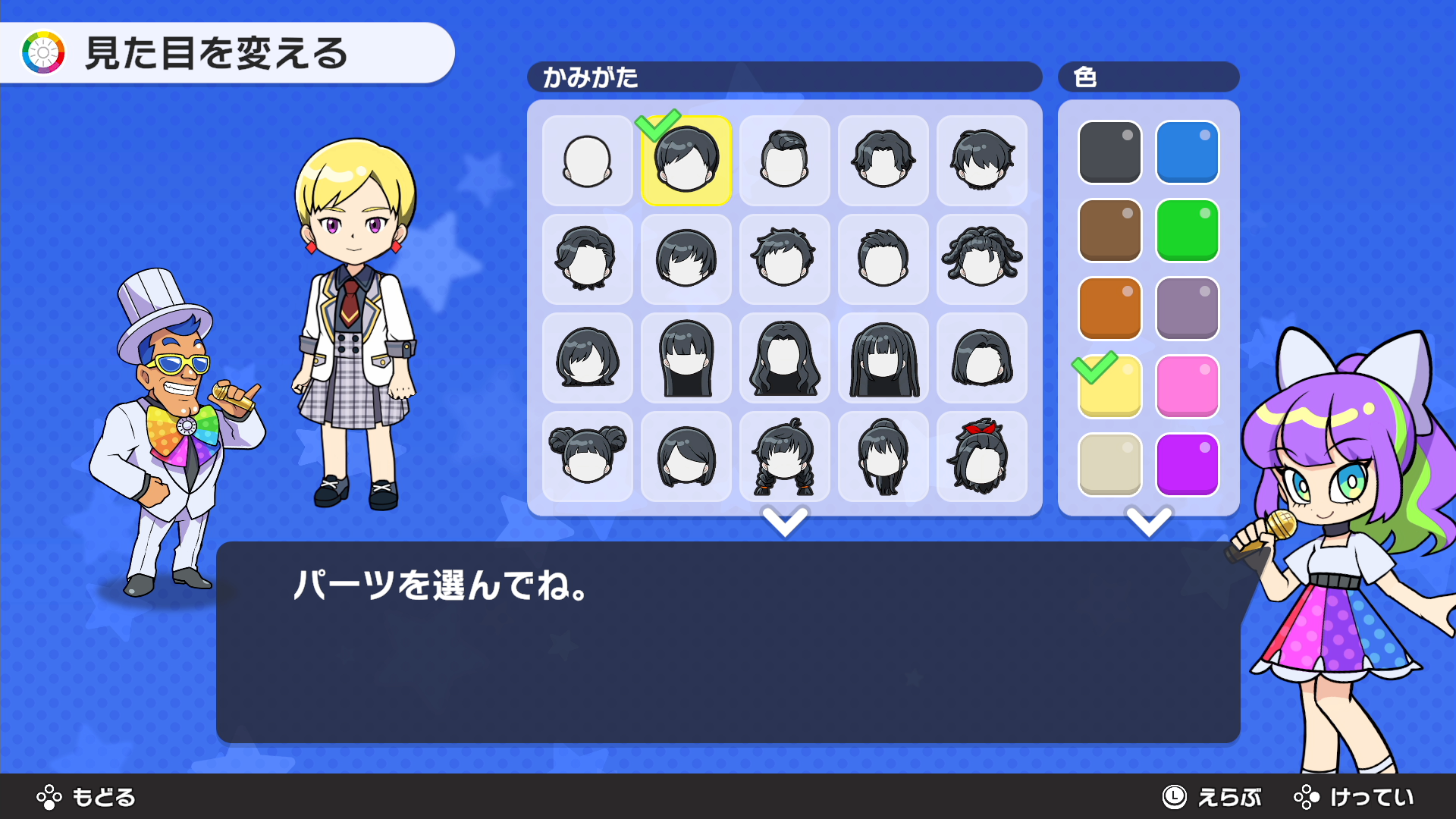Image resolution: width=1456 pixels, height=819 pixels.
Task: Show more colors with the down arrow
Action: coord(1149,522)
